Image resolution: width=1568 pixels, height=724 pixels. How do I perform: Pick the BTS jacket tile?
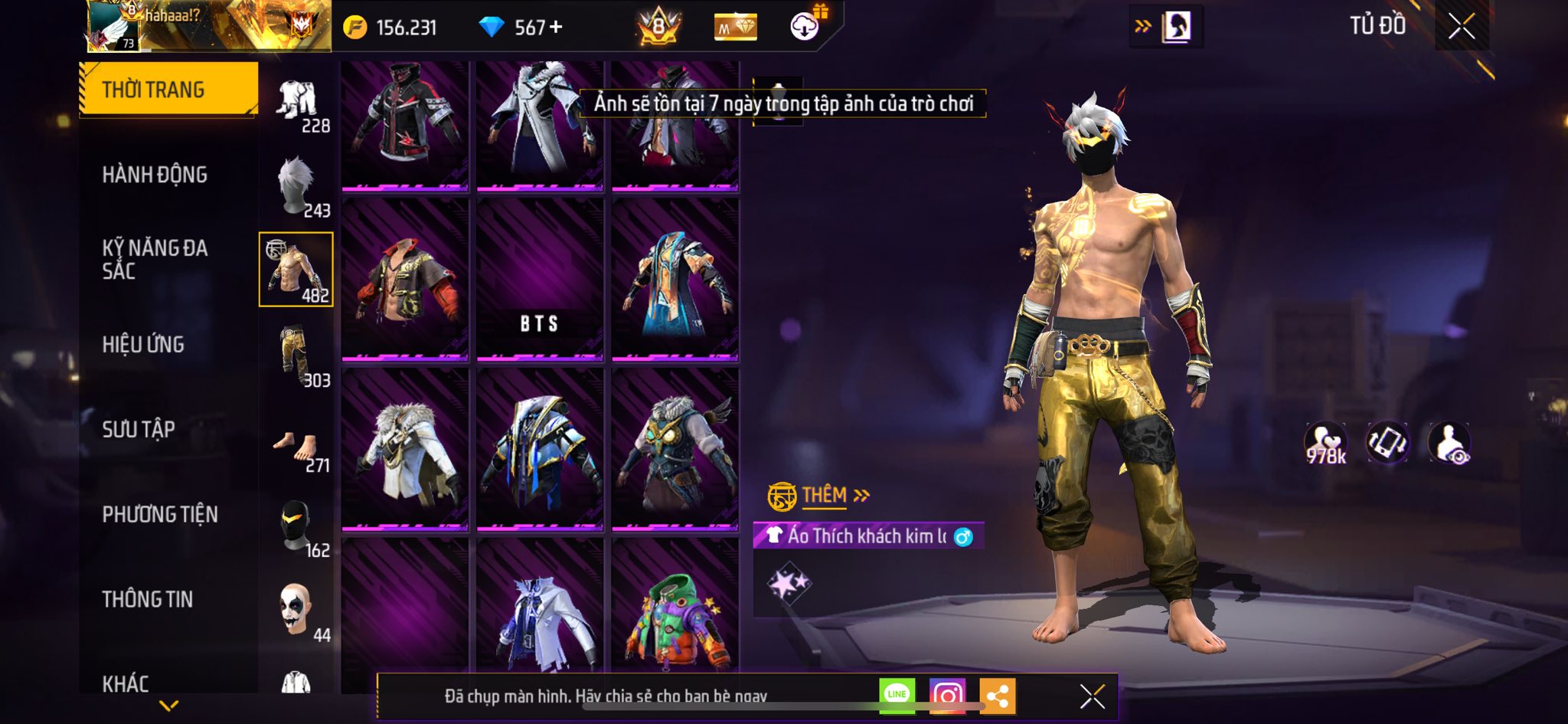pyautogui.click(x=540, y=280)
